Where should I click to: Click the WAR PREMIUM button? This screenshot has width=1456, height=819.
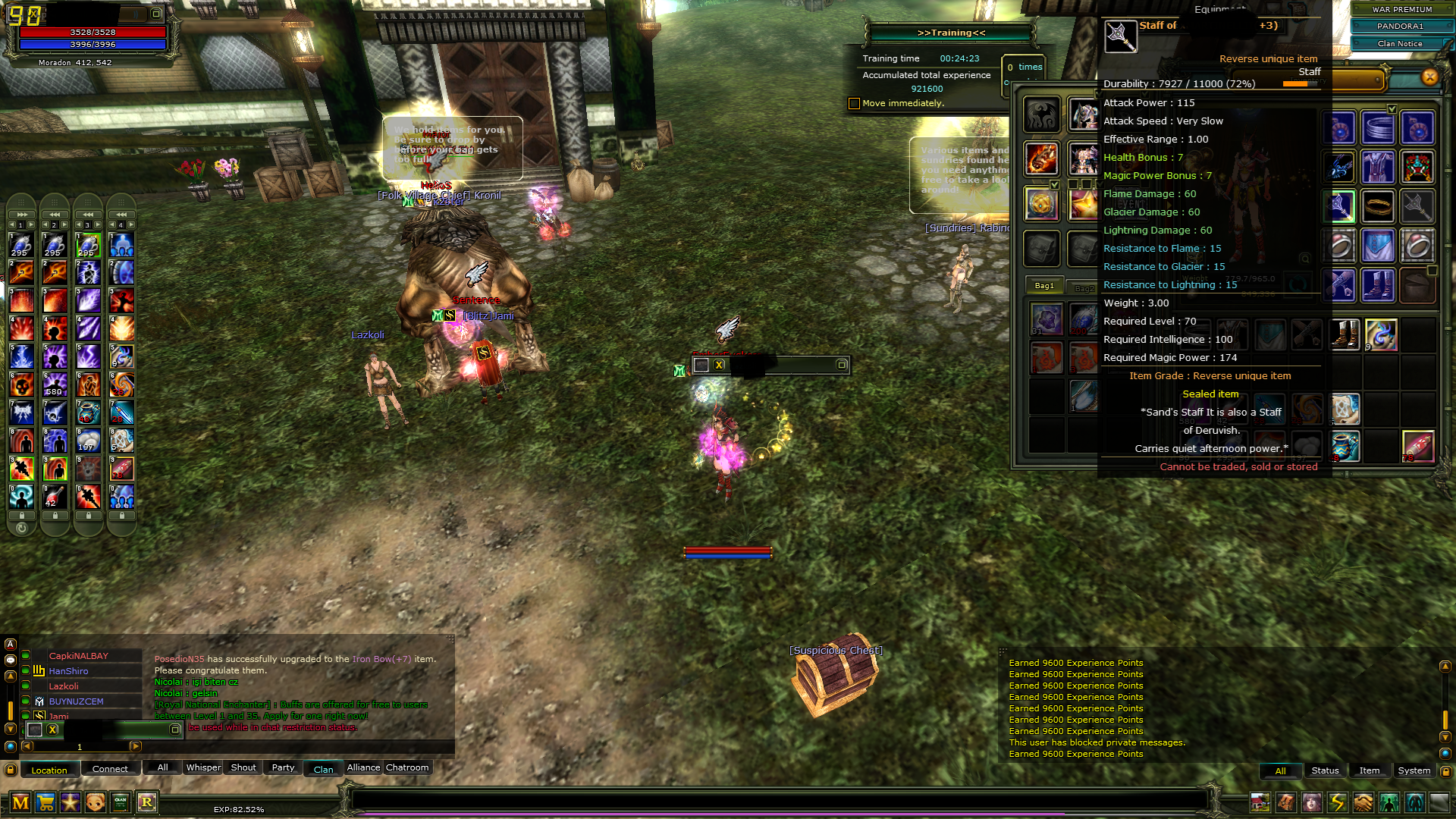1401,10
